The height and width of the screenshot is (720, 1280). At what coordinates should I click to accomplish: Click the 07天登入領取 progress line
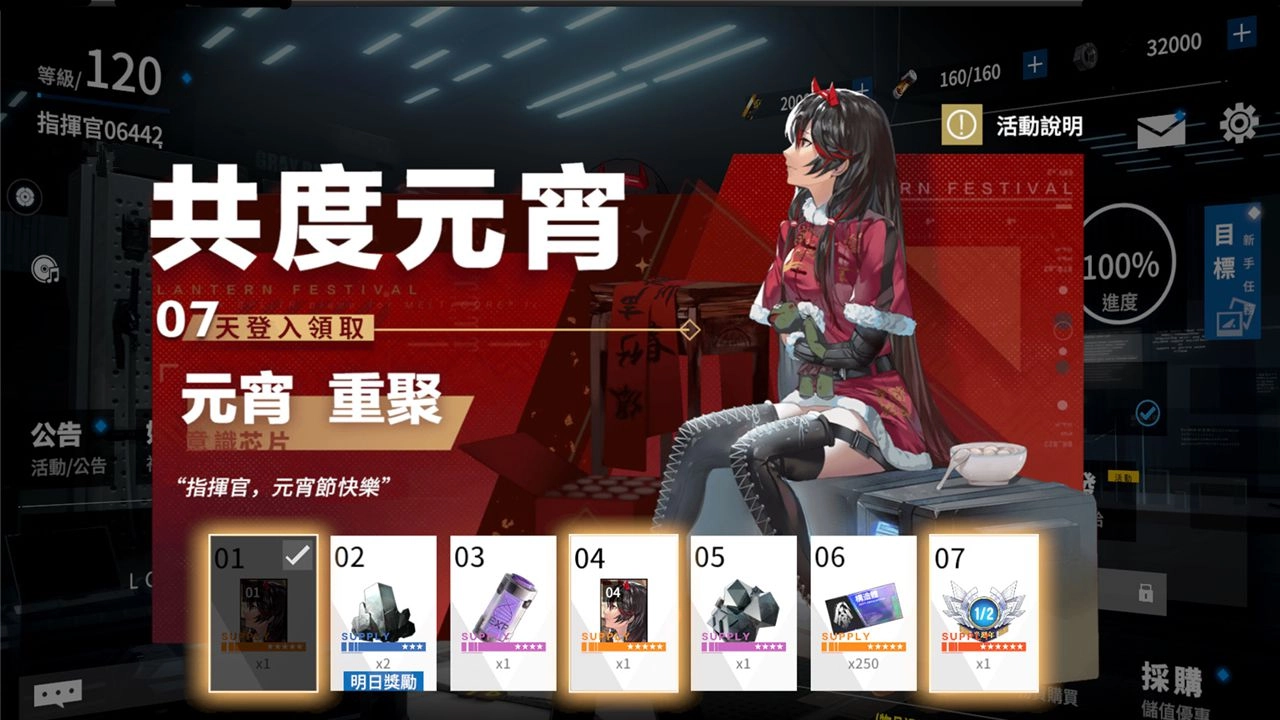click(260, 325)
